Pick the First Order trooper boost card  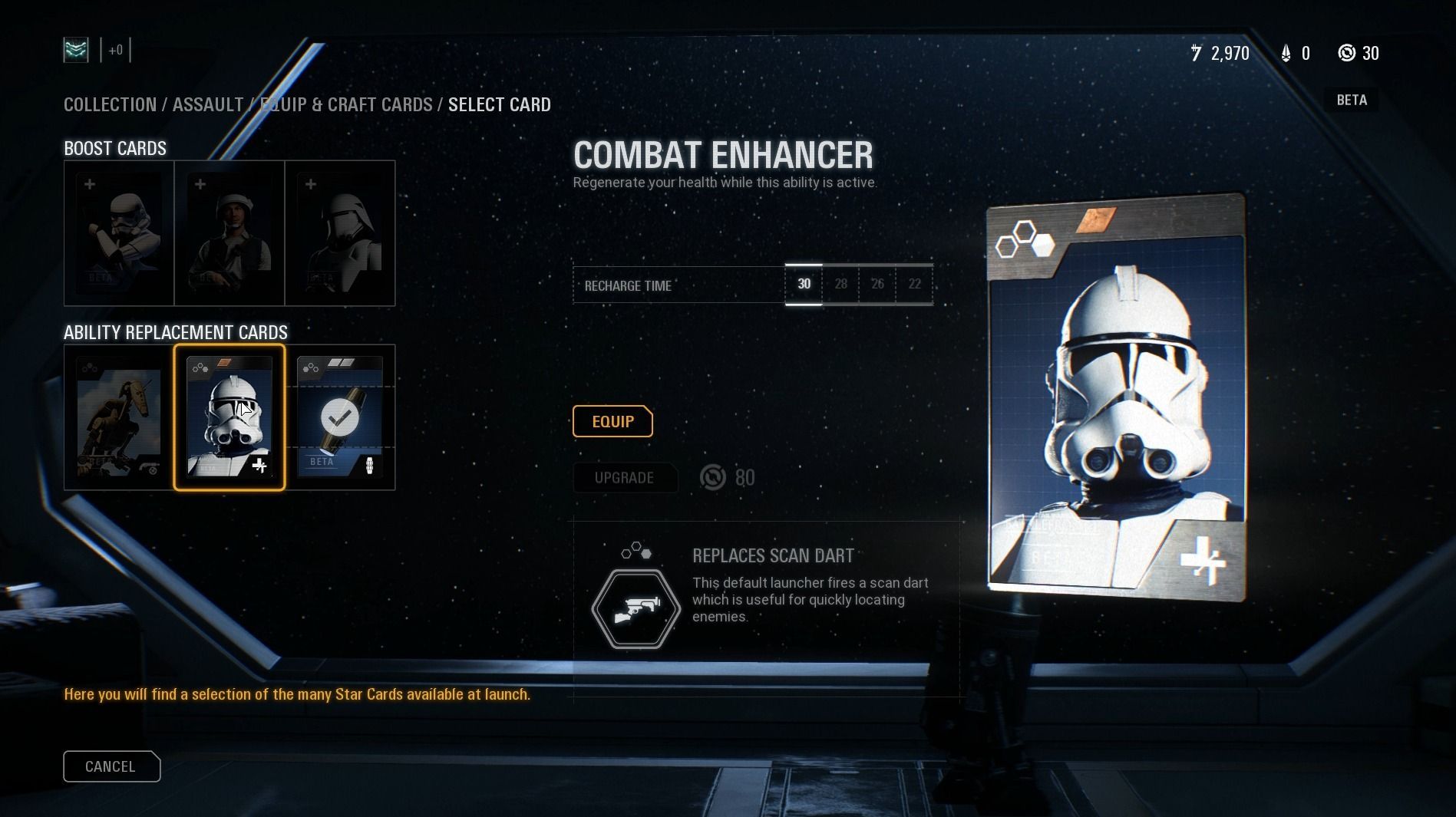pos(340,233)
